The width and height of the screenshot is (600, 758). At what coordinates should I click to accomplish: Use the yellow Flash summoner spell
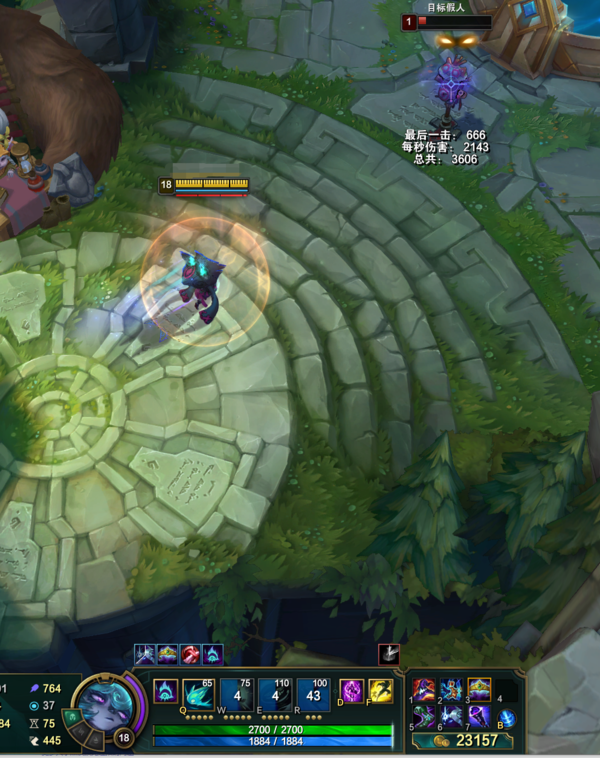click(x=380, y=691)
